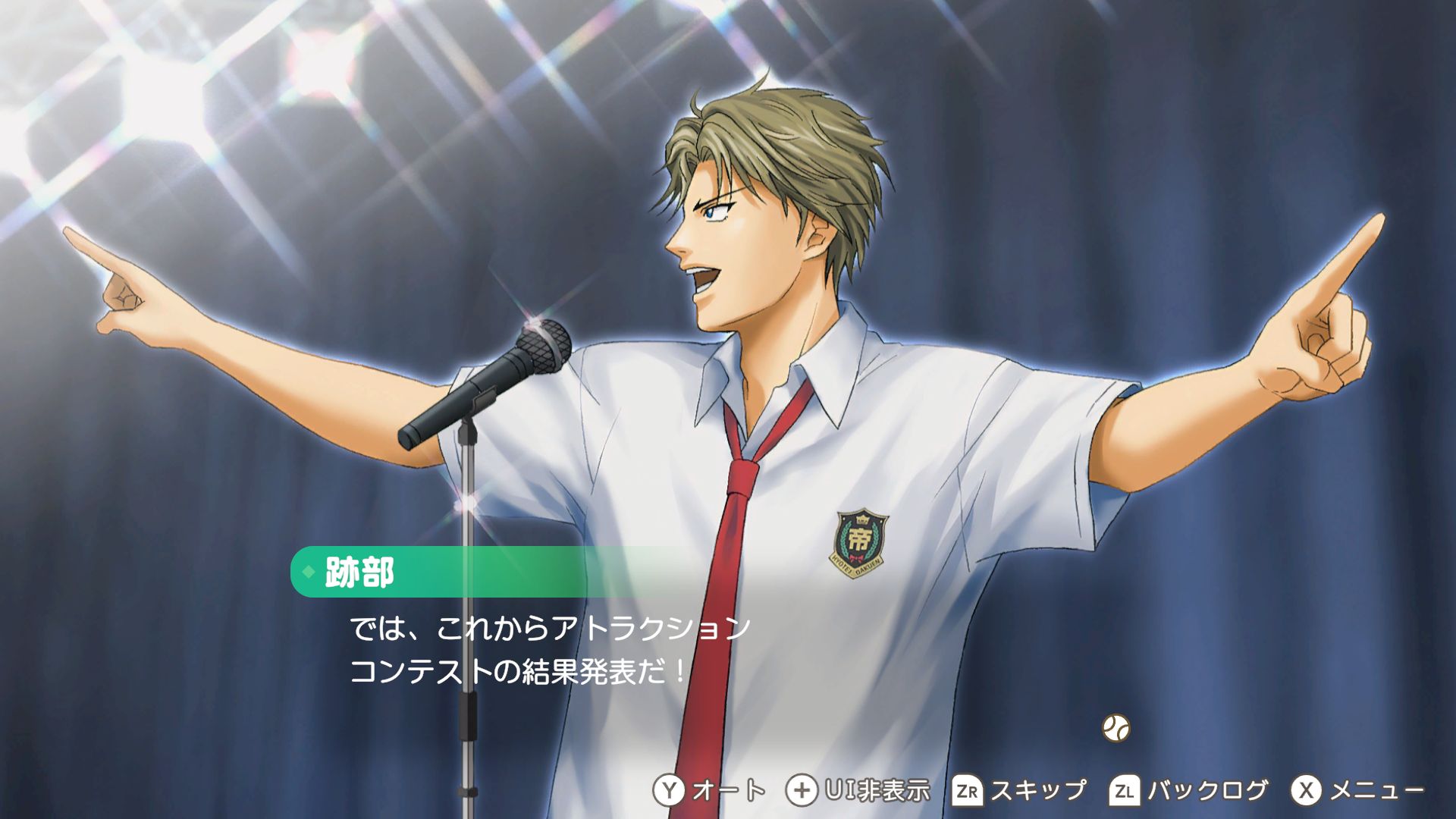
Task: Enable オート auto-advance mode
Action: coord(709,791)
